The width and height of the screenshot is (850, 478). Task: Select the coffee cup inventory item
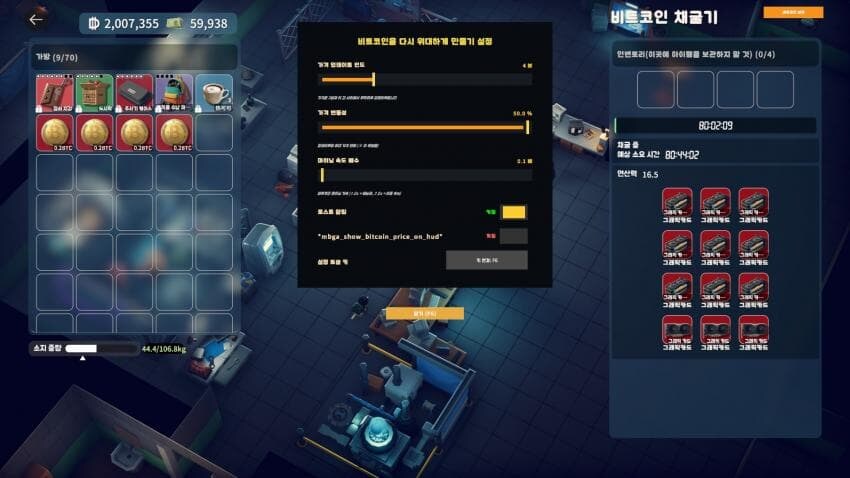(214, 92)
